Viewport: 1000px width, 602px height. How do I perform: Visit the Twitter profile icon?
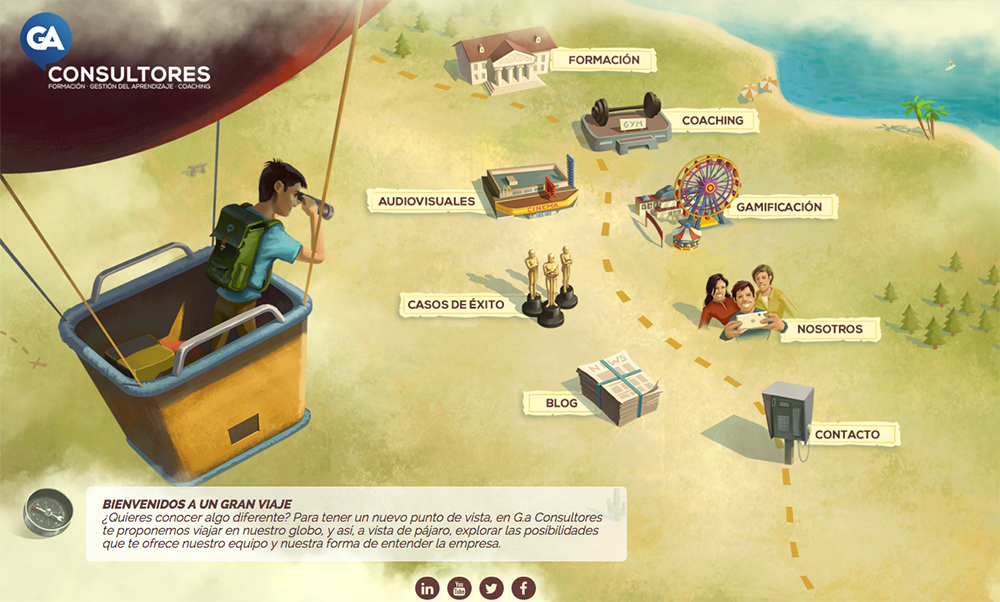tap(492, 588)
